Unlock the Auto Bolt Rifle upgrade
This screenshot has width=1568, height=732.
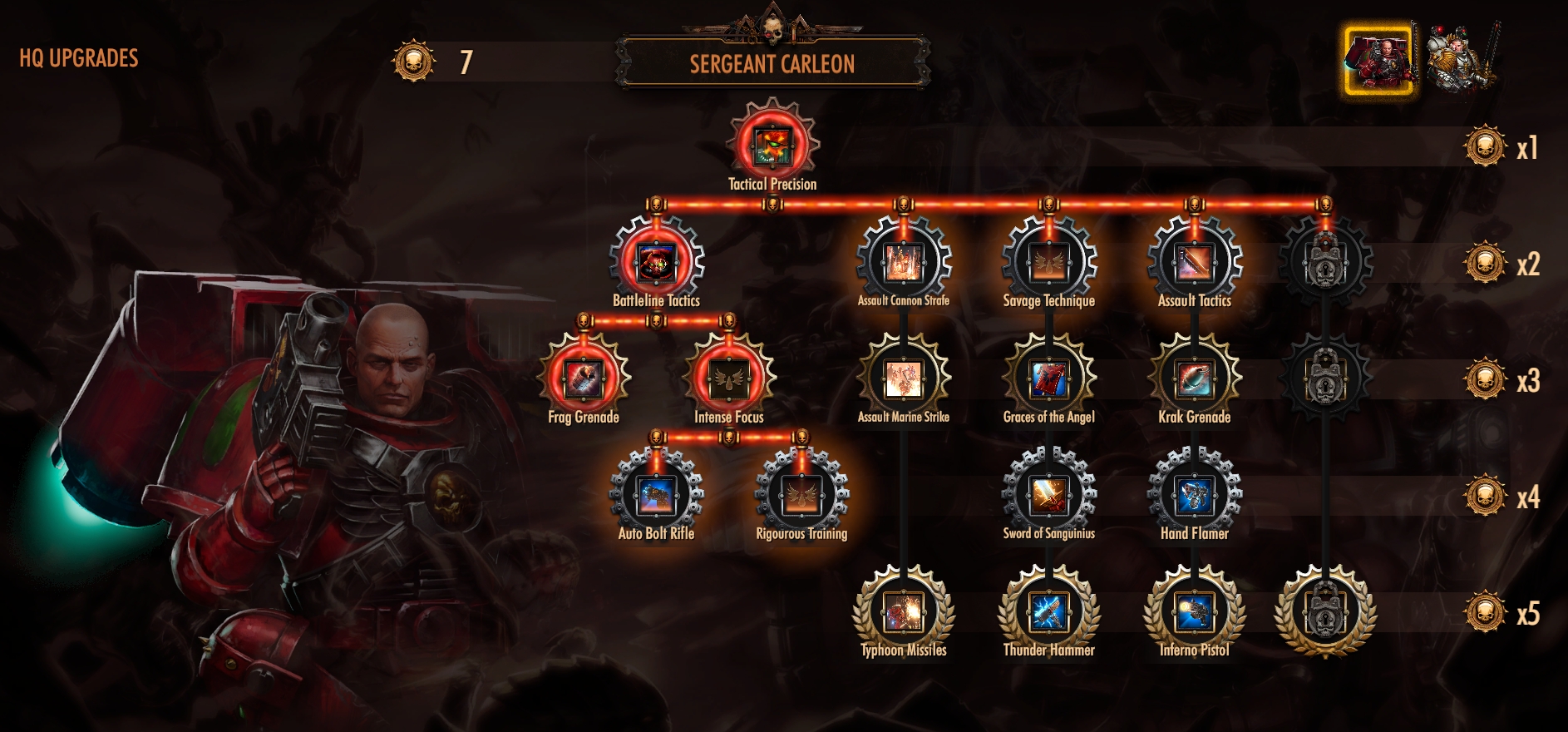click(x=656, y=496)
